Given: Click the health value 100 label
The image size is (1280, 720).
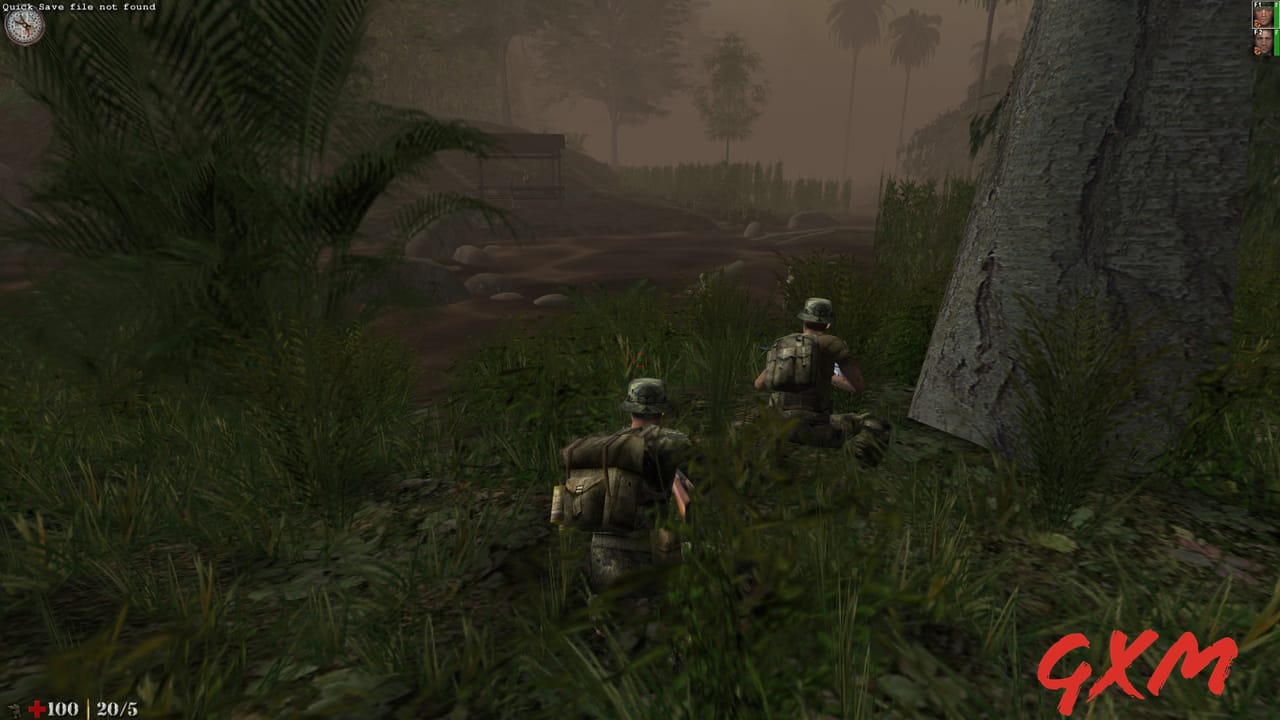Looking at the screenshot, I should [x=62, y=708].
